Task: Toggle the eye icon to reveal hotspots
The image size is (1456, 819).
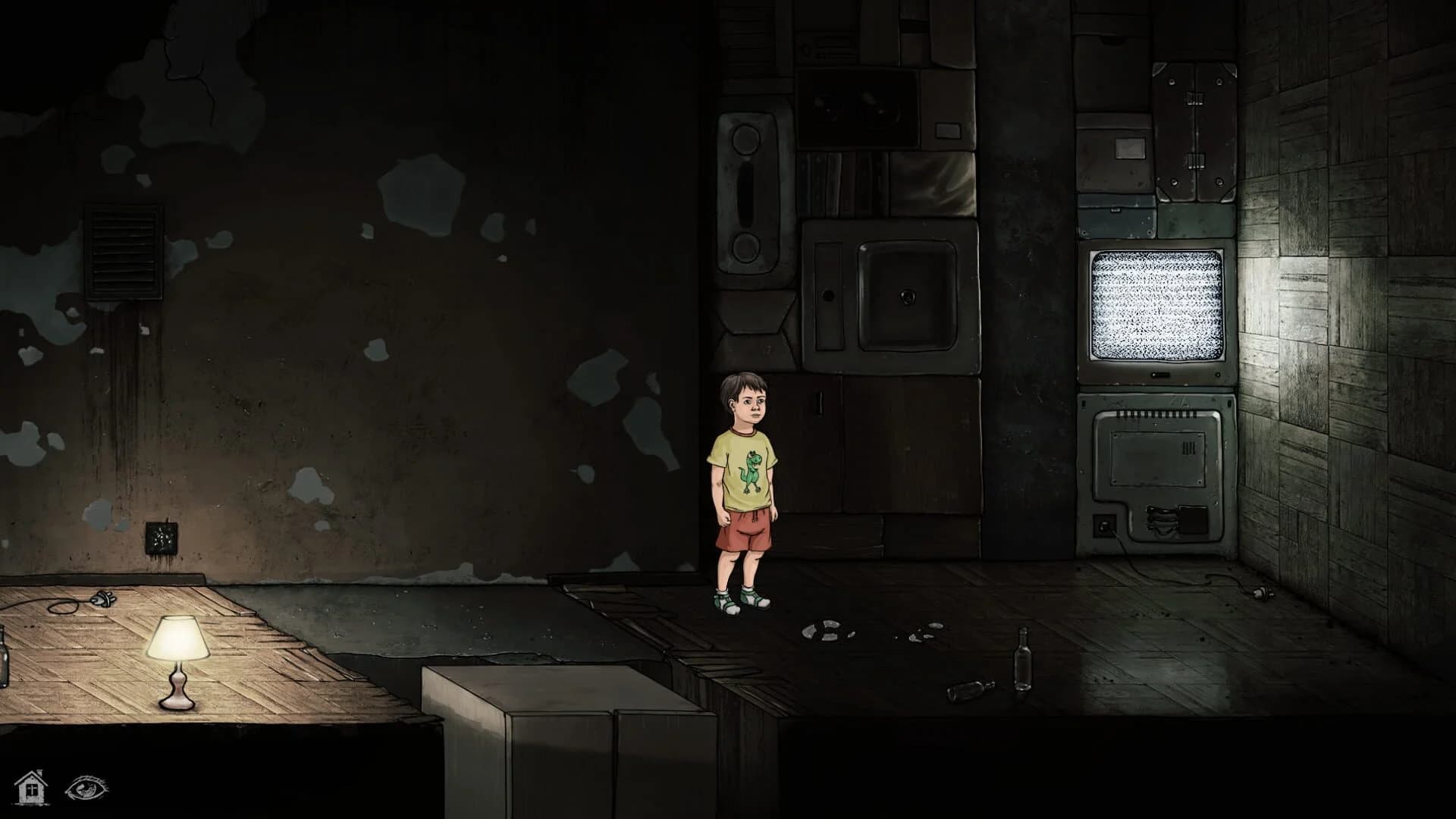Action: point(87,789)
